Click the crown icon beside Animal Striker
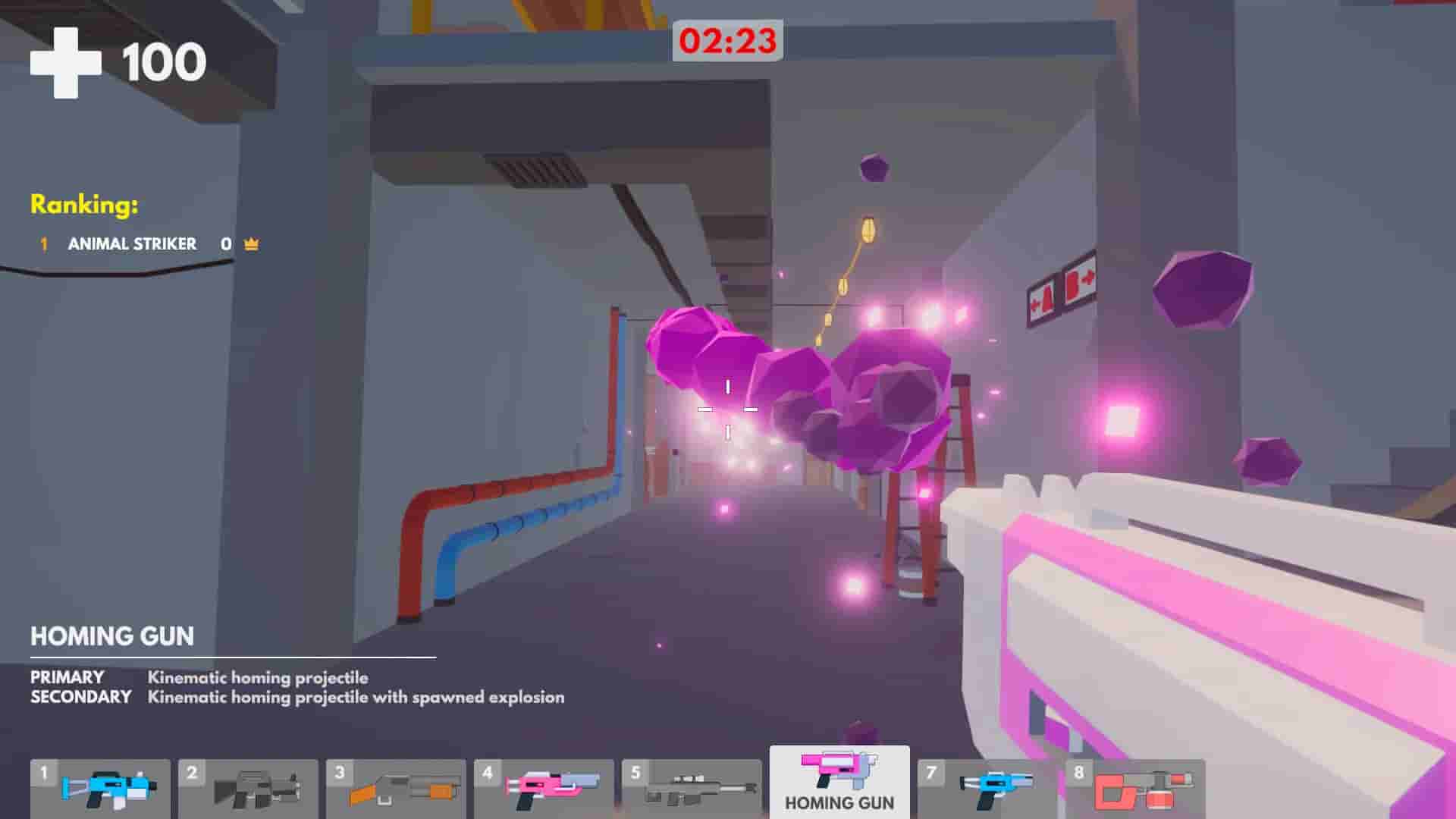The width and height of the screenshot is (1456, 819). coord(250,243)
